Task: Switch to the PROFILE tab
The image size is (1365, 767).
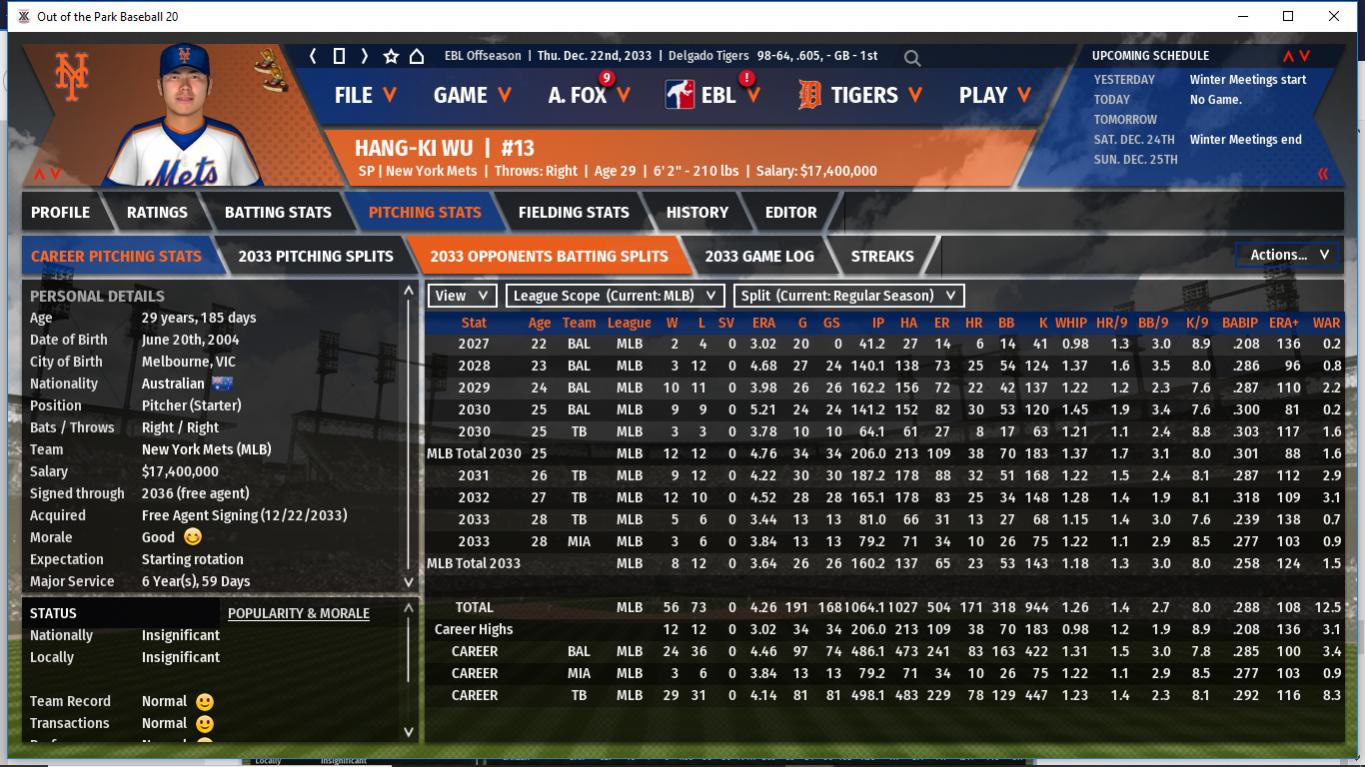Action: [x=60, y=212]
